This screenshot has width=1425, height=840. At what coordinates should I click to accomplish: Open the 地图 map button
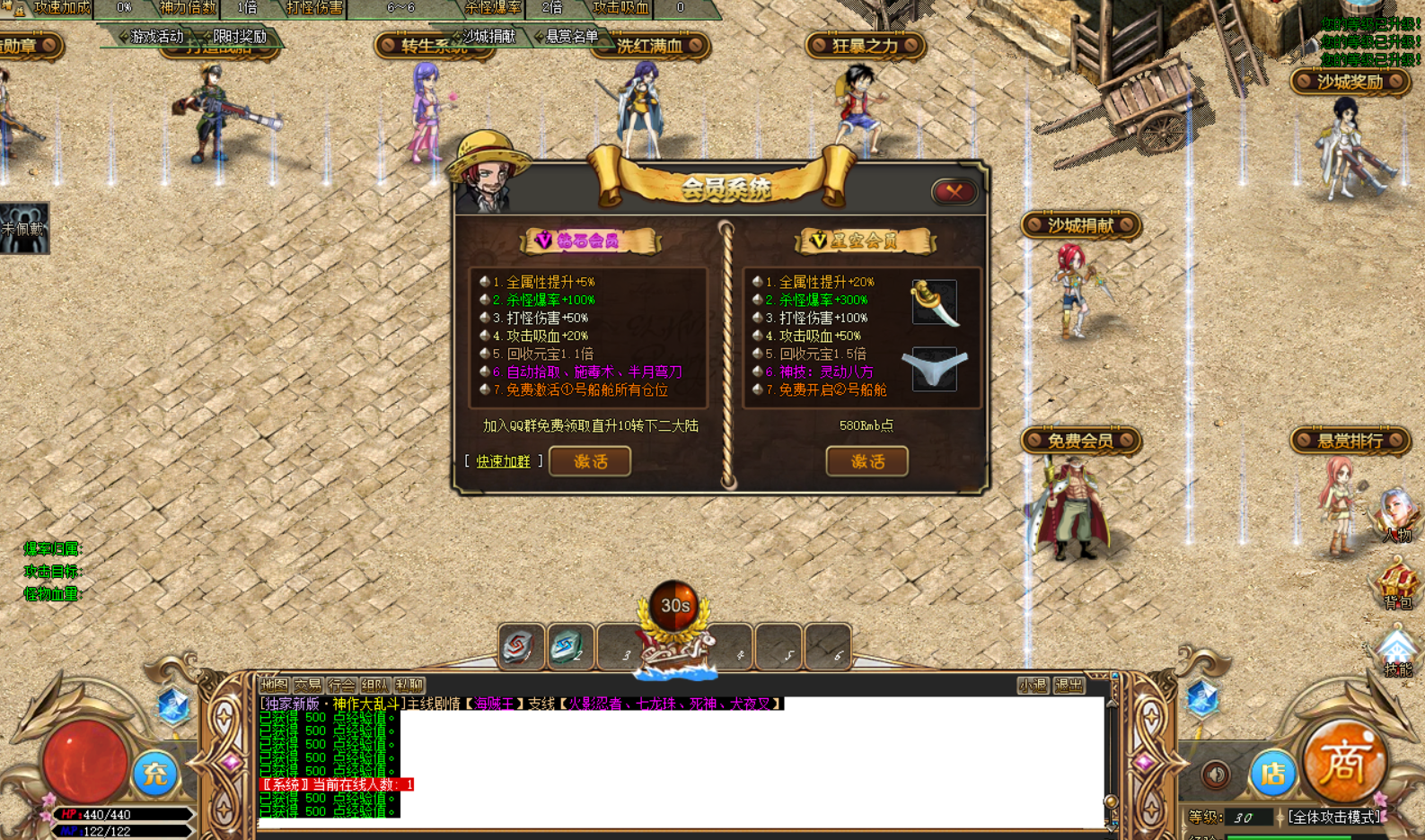click(x=275, y=685)
